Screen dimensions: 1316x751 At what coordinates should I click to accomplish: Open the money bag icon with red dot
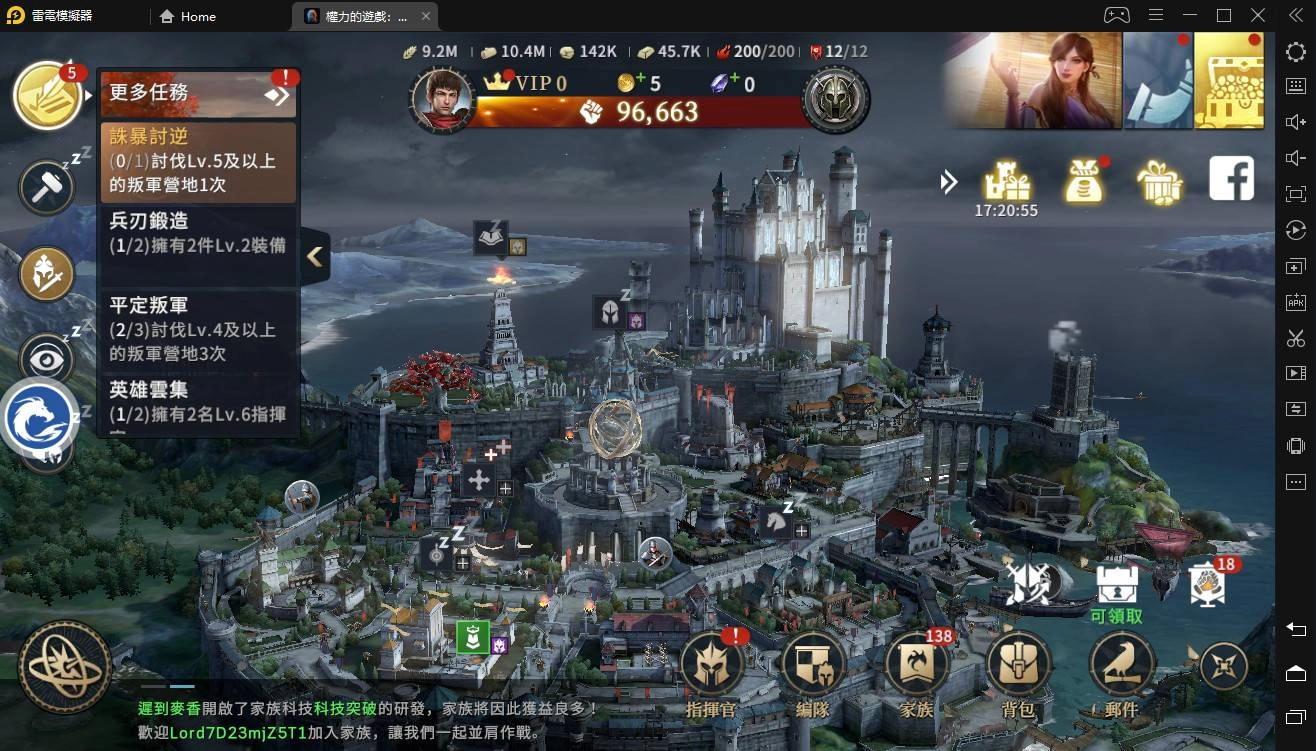(x=1084, y=180)
